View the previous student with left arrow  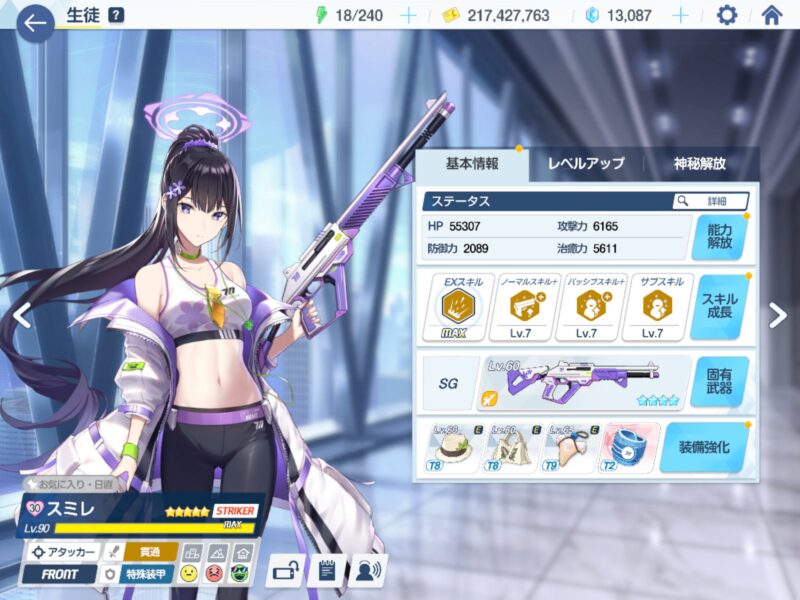[x=20, y=315]
